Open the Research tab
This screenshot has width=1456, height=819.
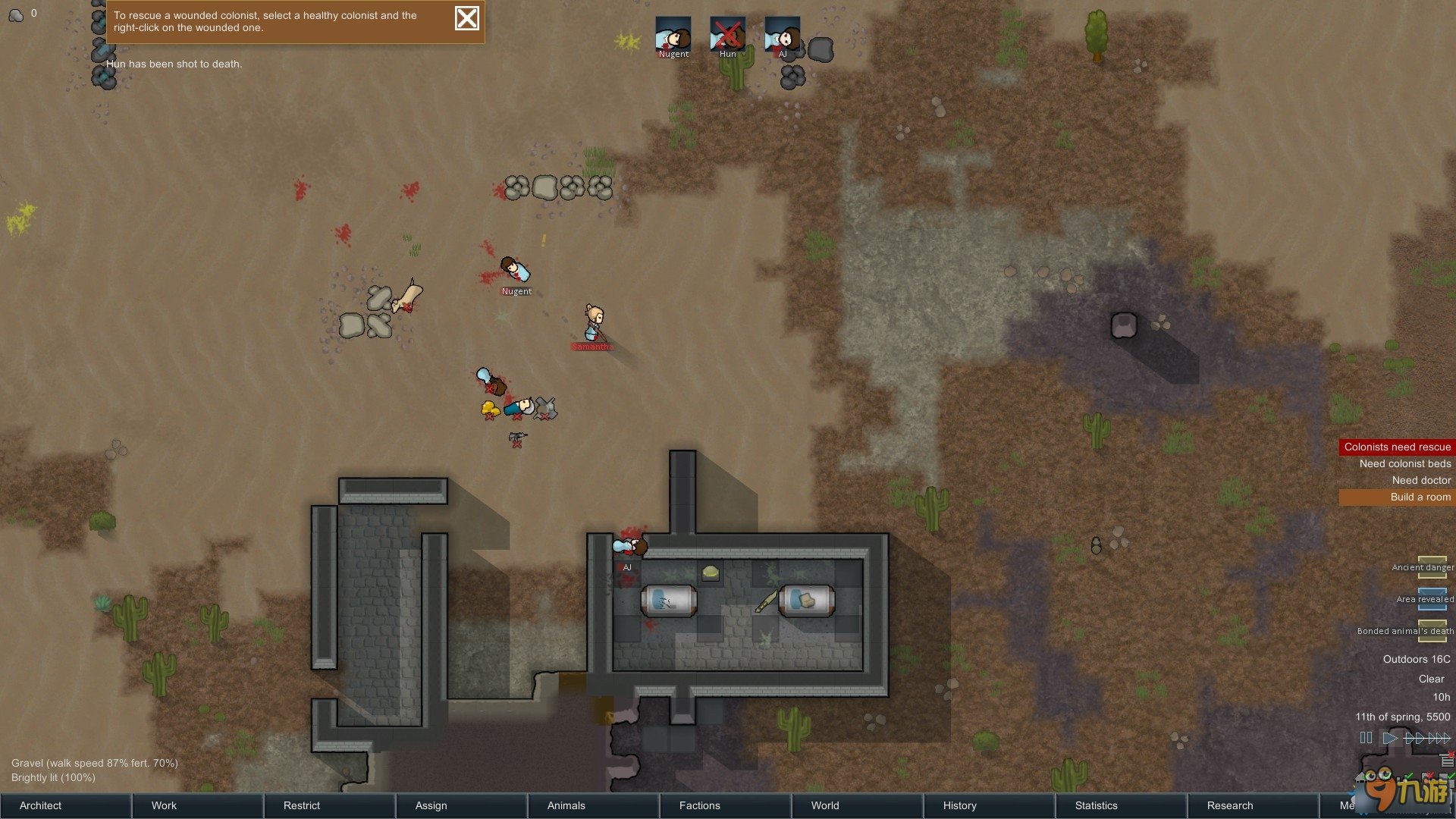click(x=1254, y=805)
